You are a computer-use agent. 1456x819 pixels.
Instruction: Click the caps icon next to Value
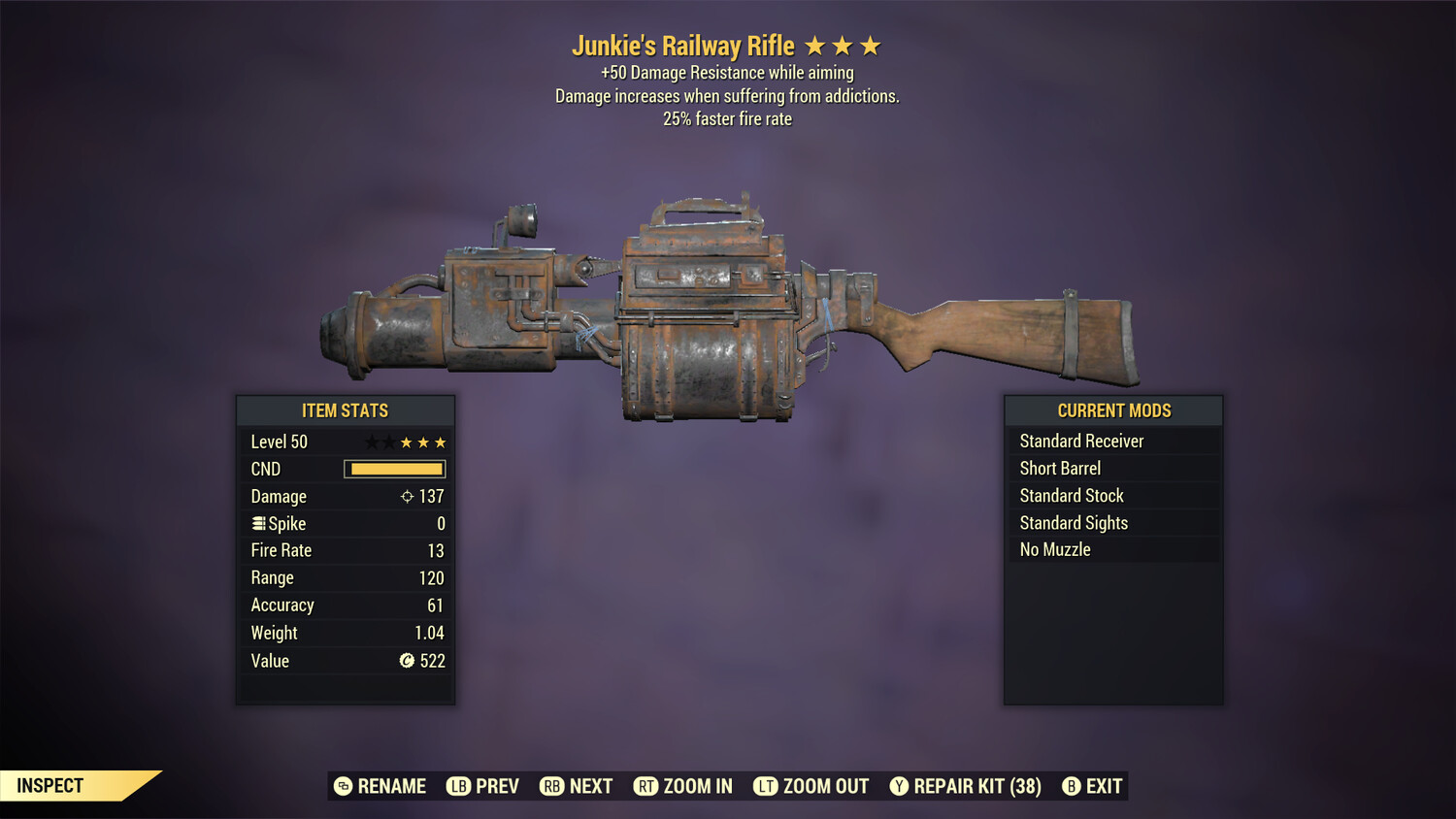click(x=409, y=661)
